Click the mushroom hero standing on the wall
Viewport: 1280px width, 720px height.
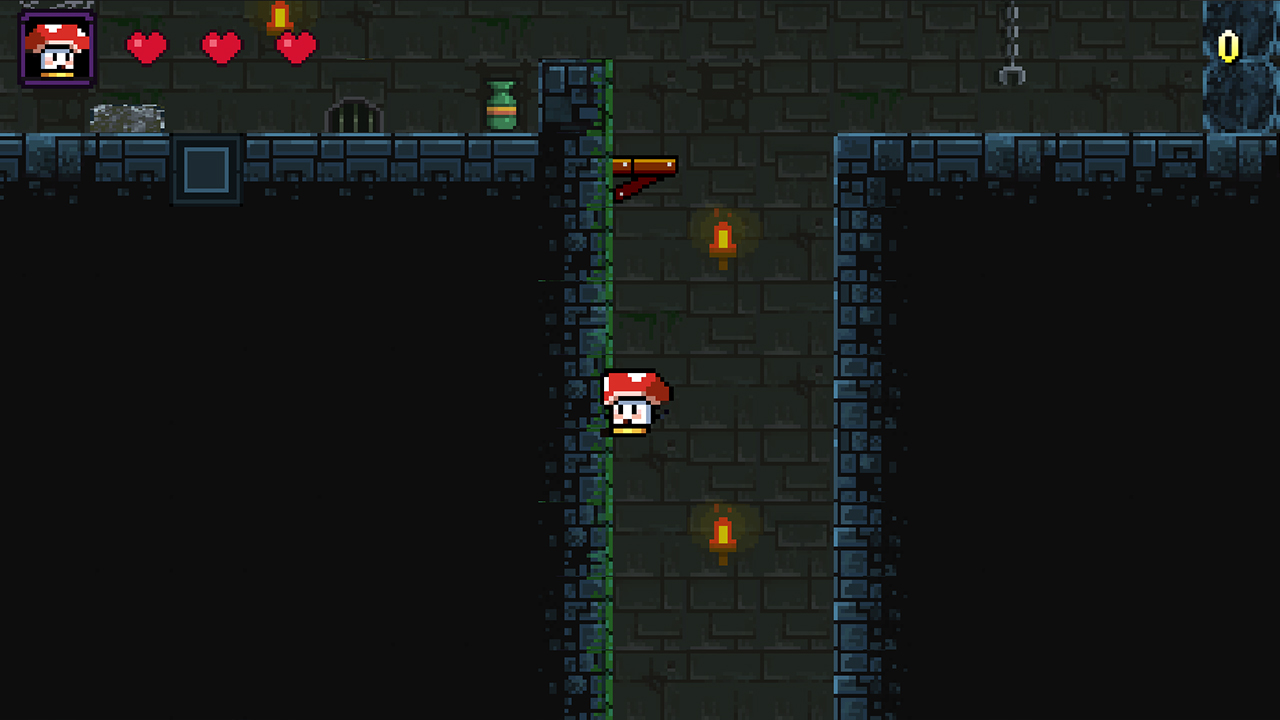coord(638,400)
